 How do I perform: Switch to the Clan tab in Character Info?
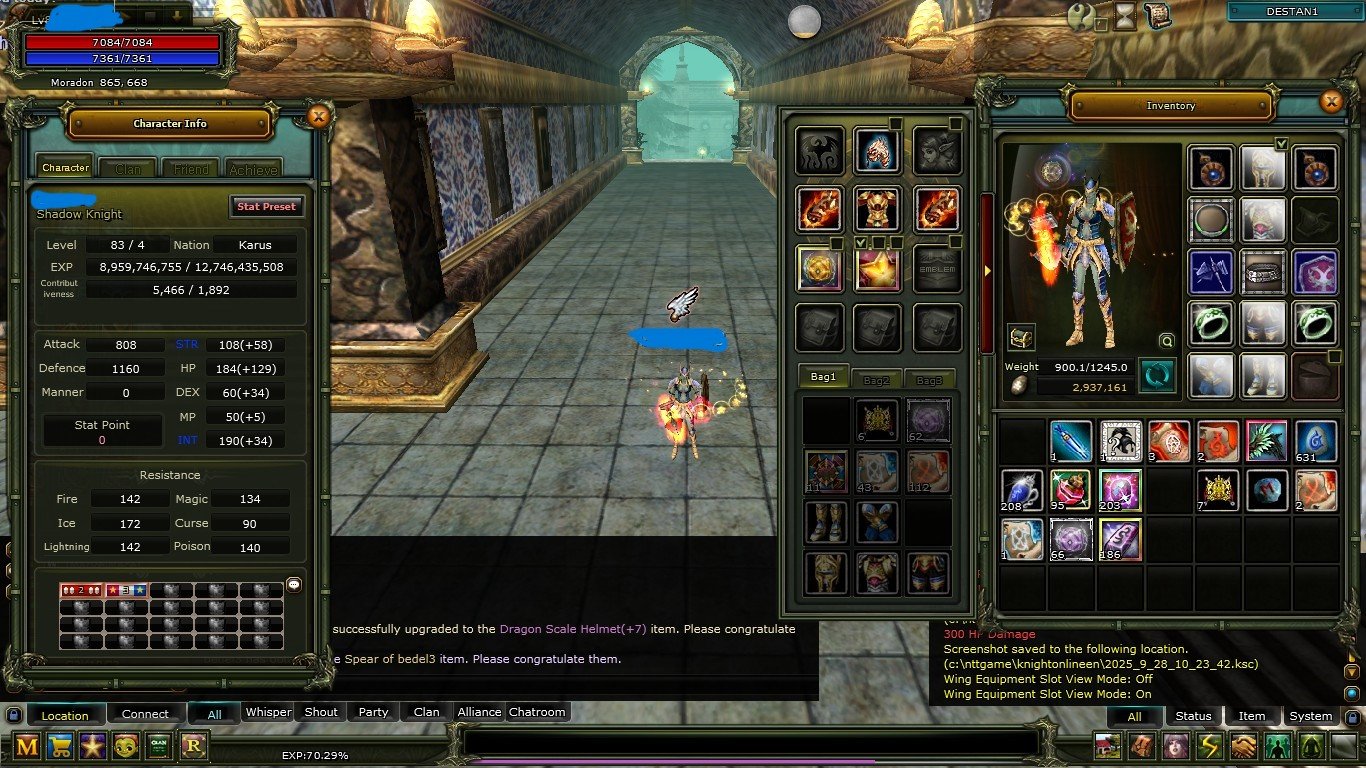(128, 169)
